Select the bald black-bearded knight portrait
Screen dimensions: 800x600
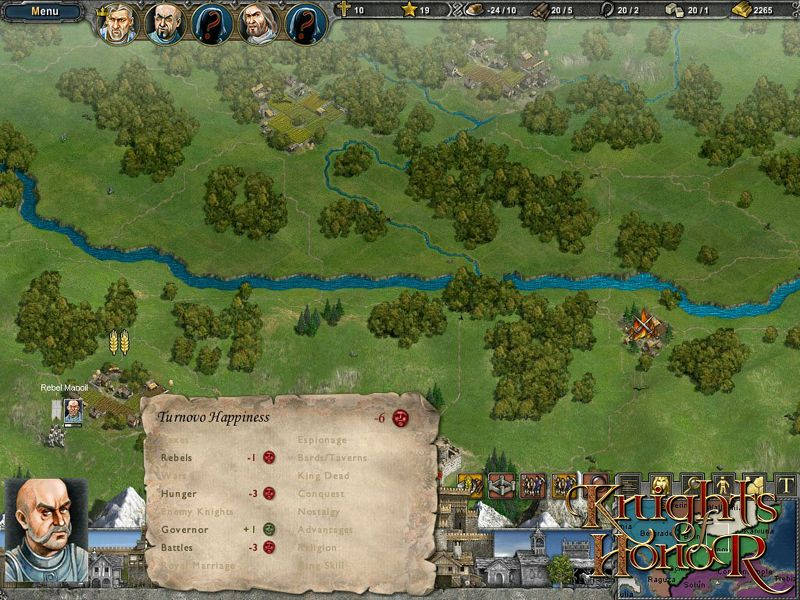[x=165, y=22]
